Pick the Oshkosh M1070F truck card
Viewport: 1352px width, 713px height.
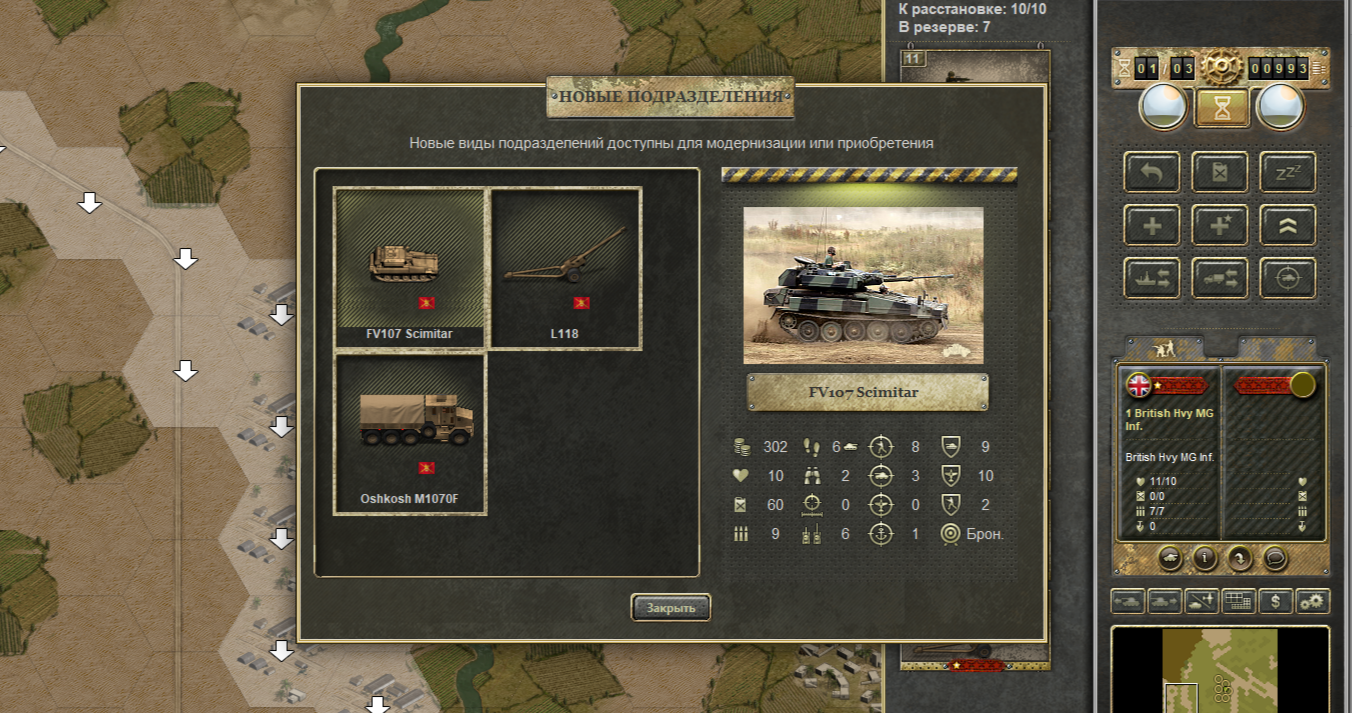410,434
